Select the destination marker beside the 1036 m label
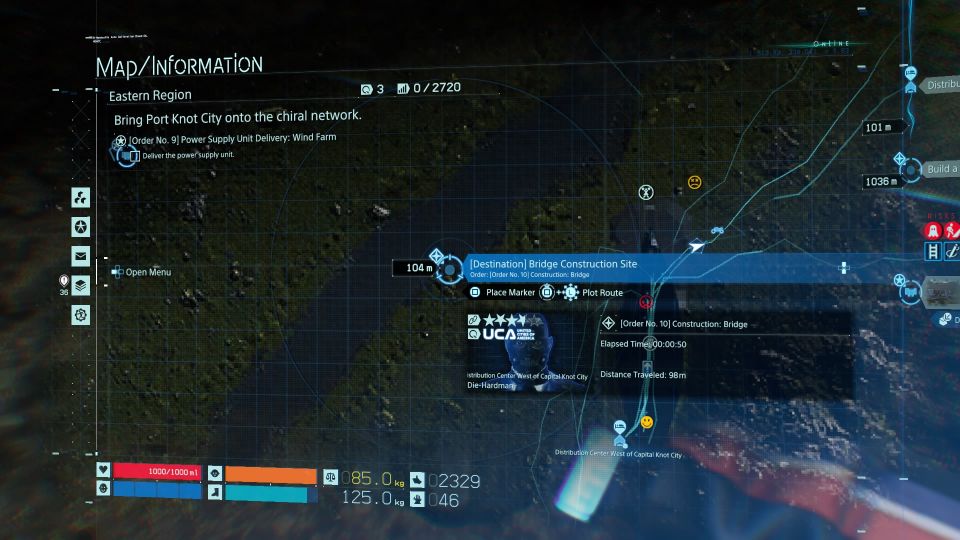The image size is (960, 540). tap(899, 161)
